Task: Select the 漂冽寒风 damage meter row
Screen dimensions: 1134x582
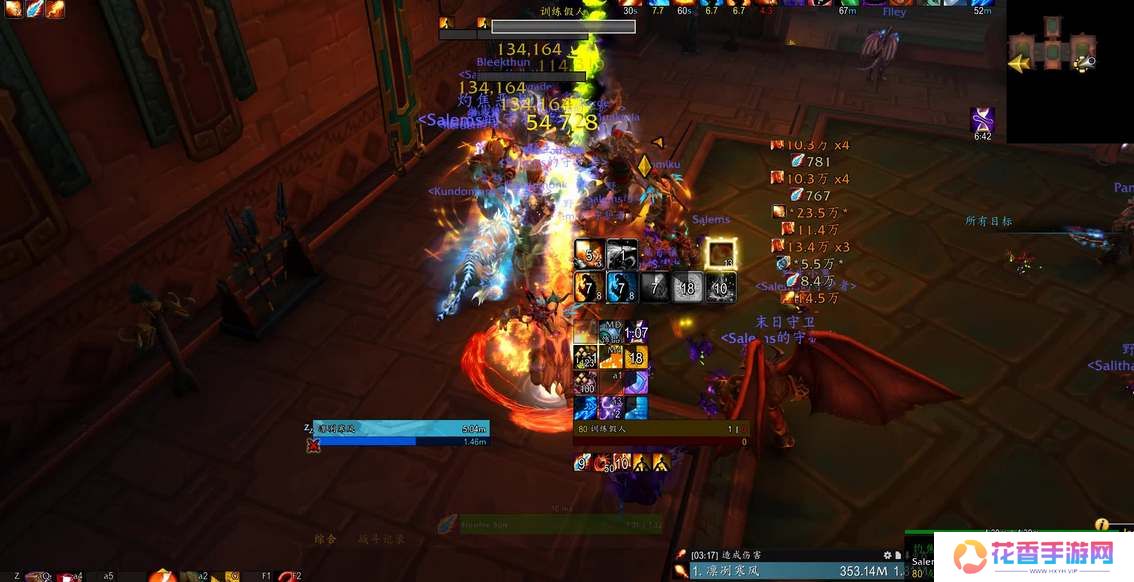Action: pyautogui.click(x=780, y=571)
